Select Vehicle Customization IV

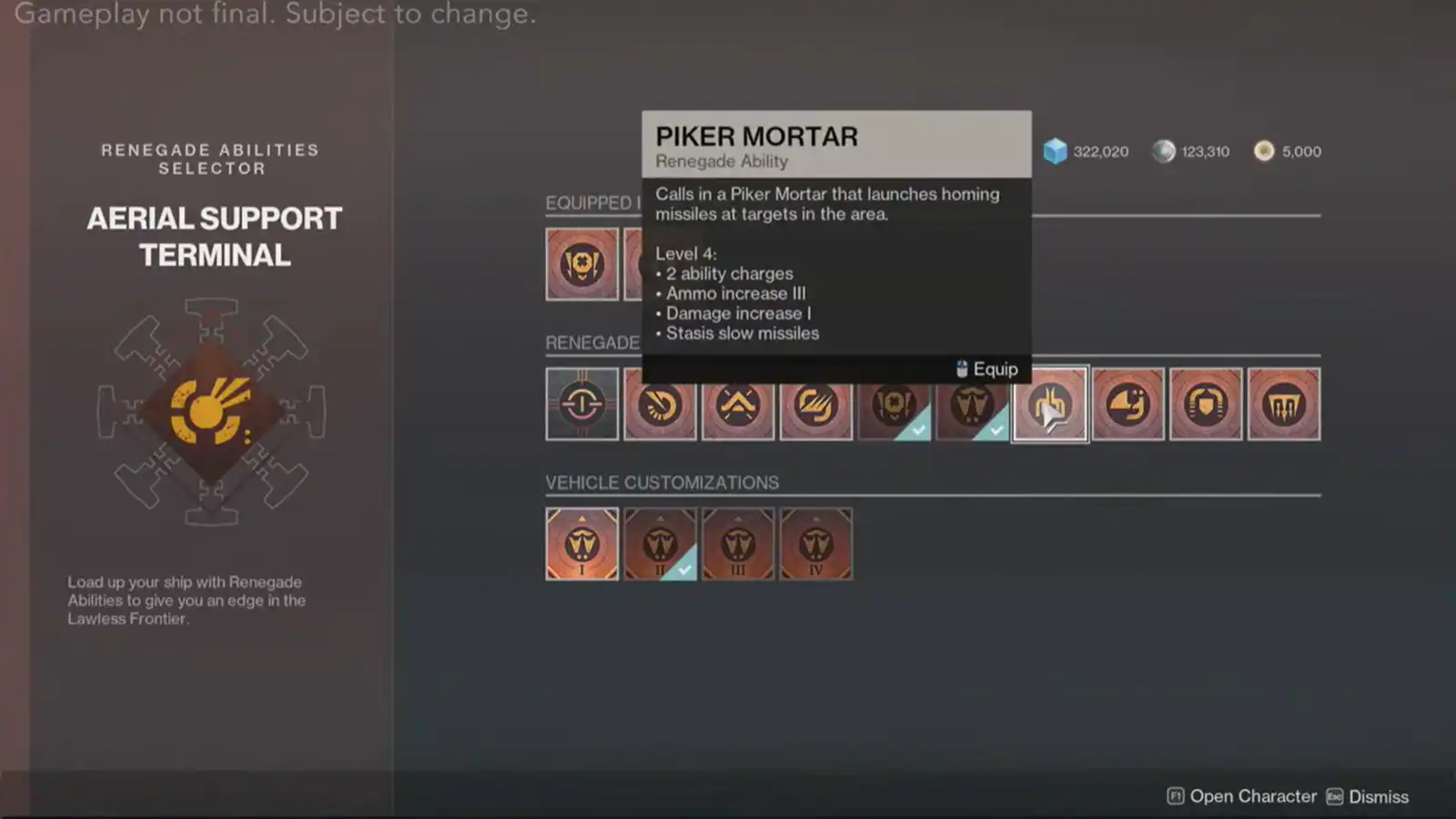pyautogui.click(x=815, y=543)
